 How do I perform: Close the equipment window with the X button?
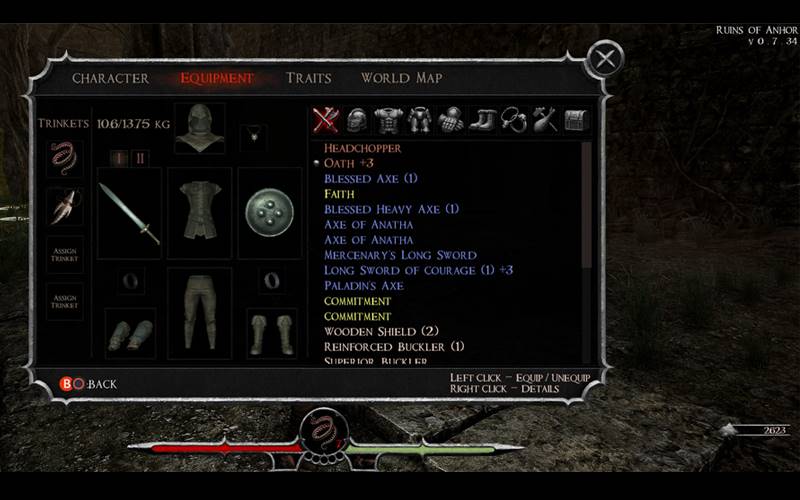point(604,59)
